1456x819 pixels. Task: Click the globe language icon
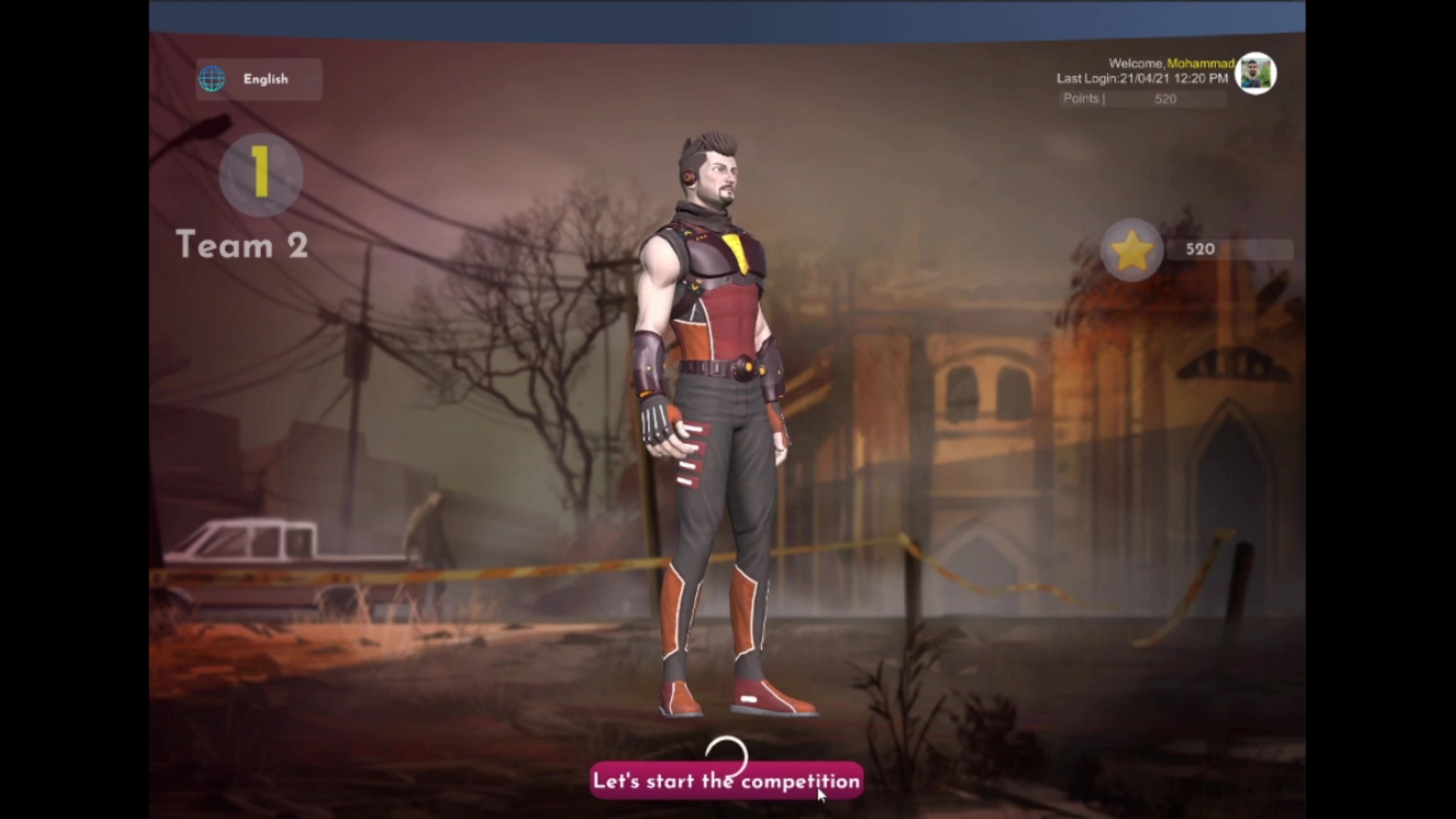[x=212, y=79]
